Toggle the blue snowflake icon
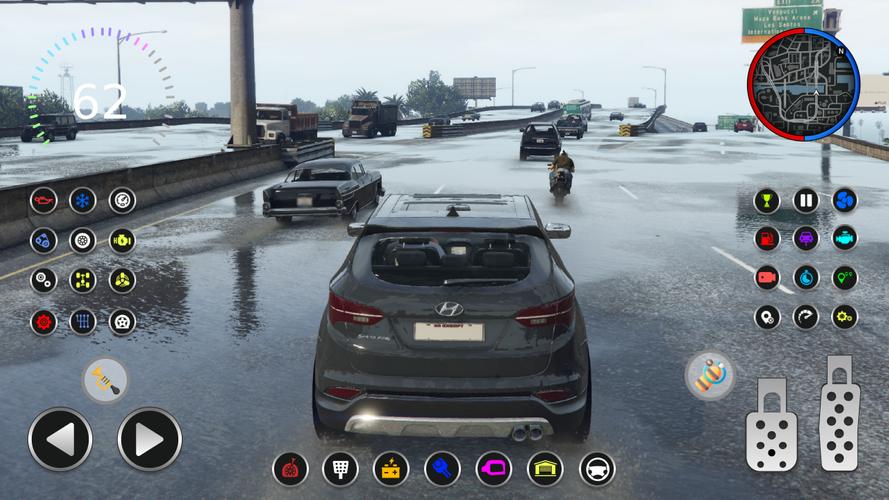Image resolution: width=889 pixels, height=500 pixels. pyautogui.click(x=82, y=200)
